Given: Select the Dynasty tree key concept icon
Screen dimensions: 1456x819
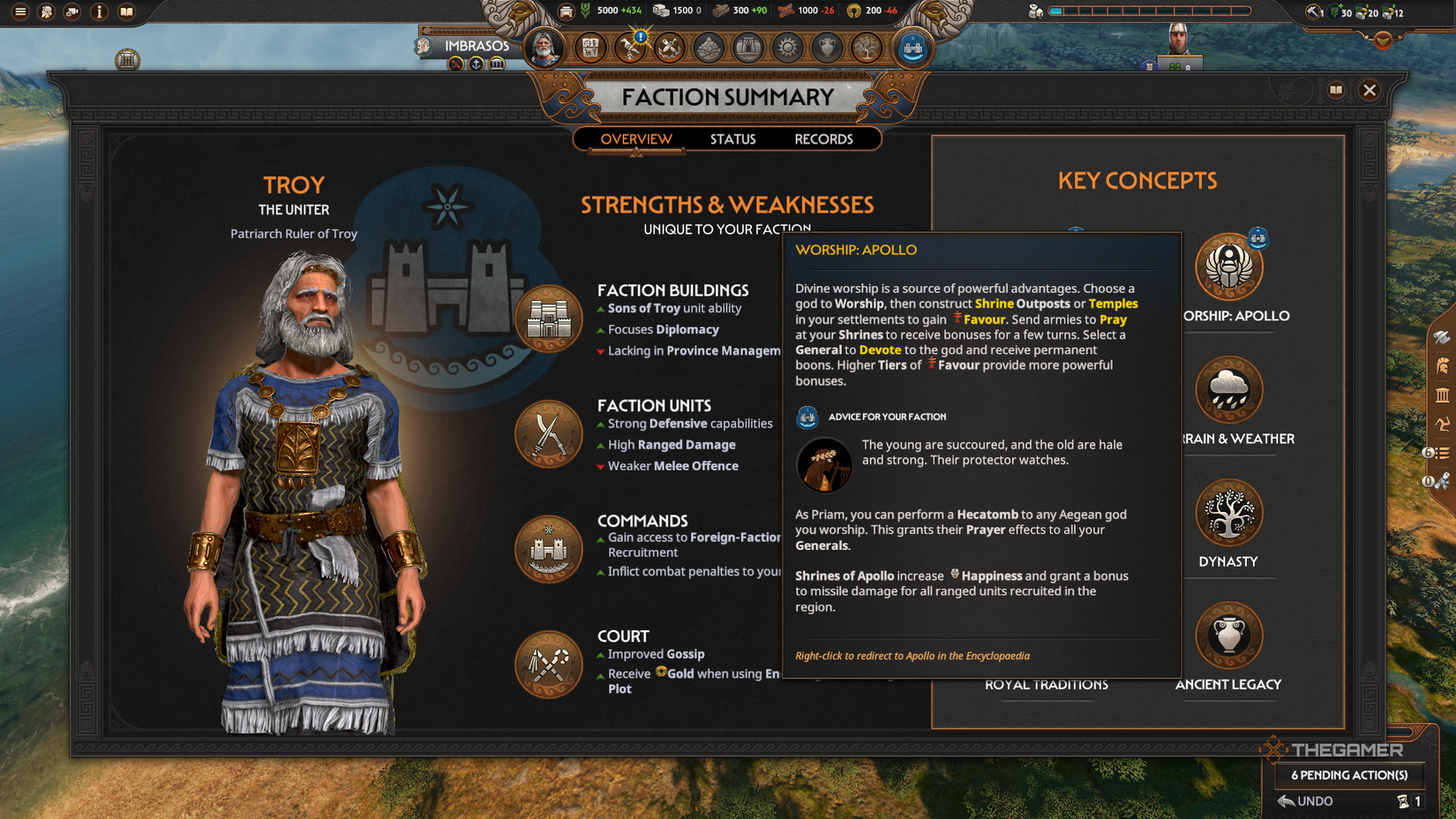Looking at the screenshot, I should 1229,512.
